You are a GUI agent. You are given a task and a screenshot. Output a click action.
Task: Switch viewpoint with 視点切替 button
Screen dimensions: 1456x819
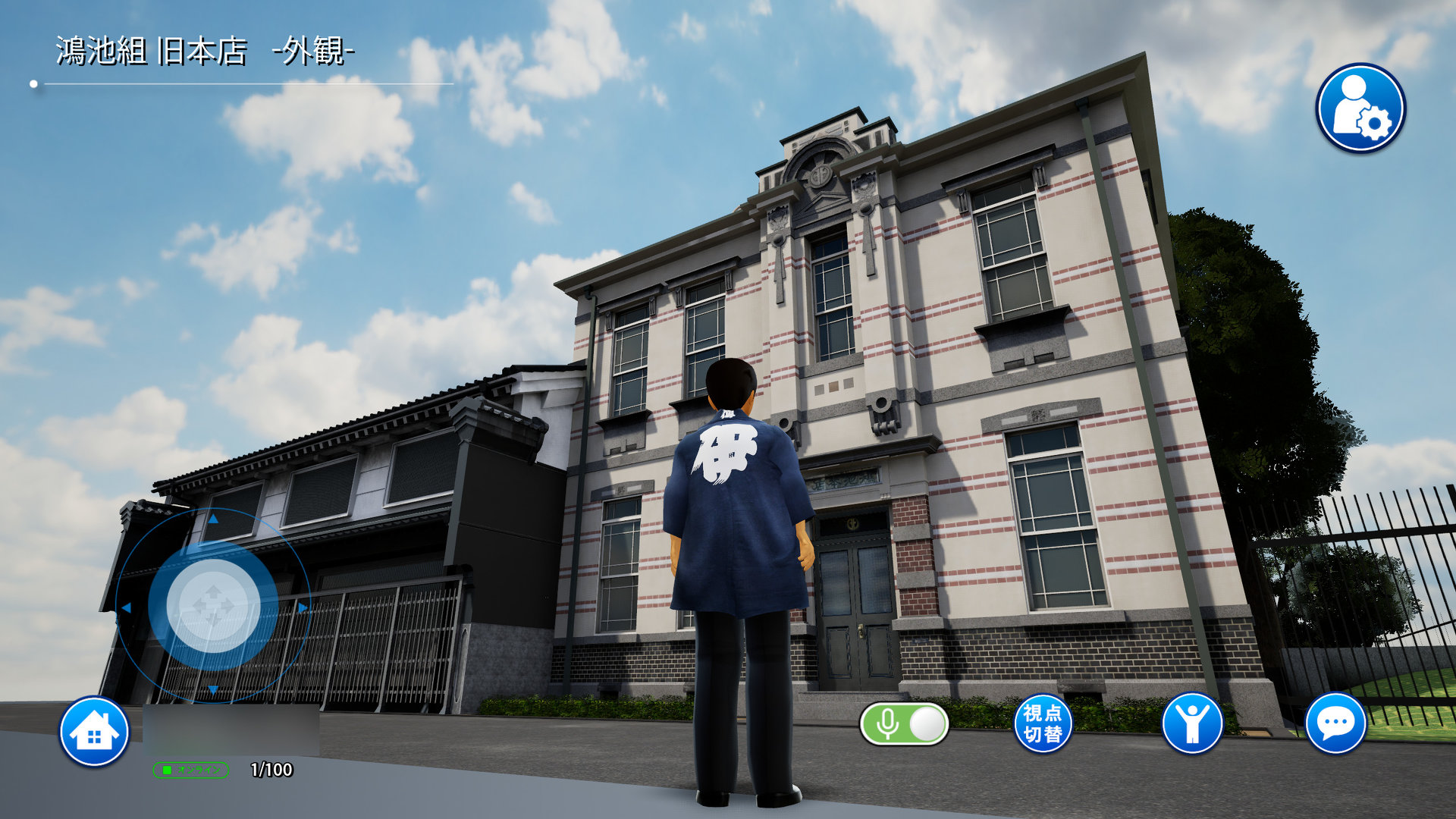[1043, 723]
